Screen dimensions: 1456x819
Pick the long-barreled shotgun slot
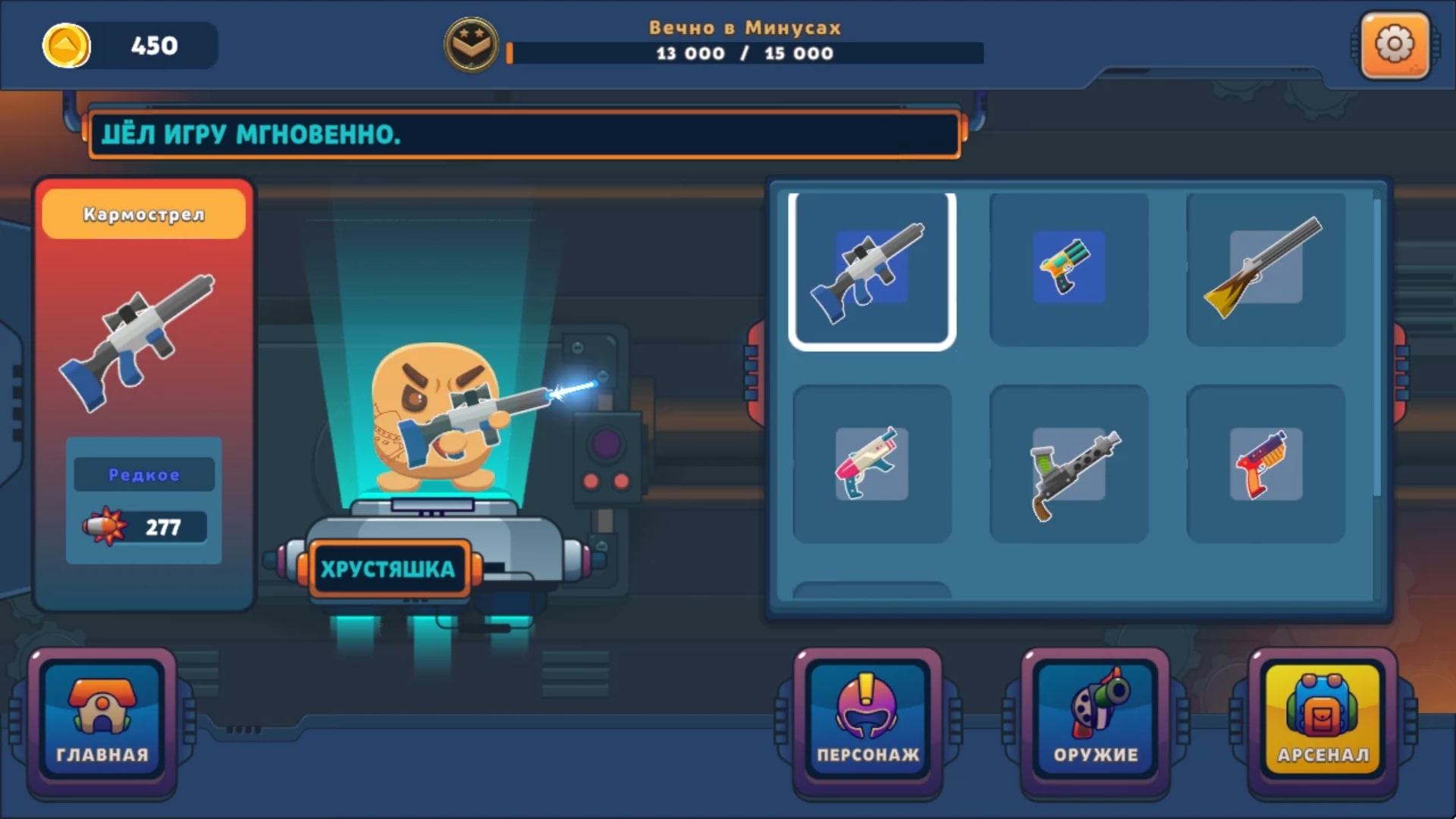1265,268
